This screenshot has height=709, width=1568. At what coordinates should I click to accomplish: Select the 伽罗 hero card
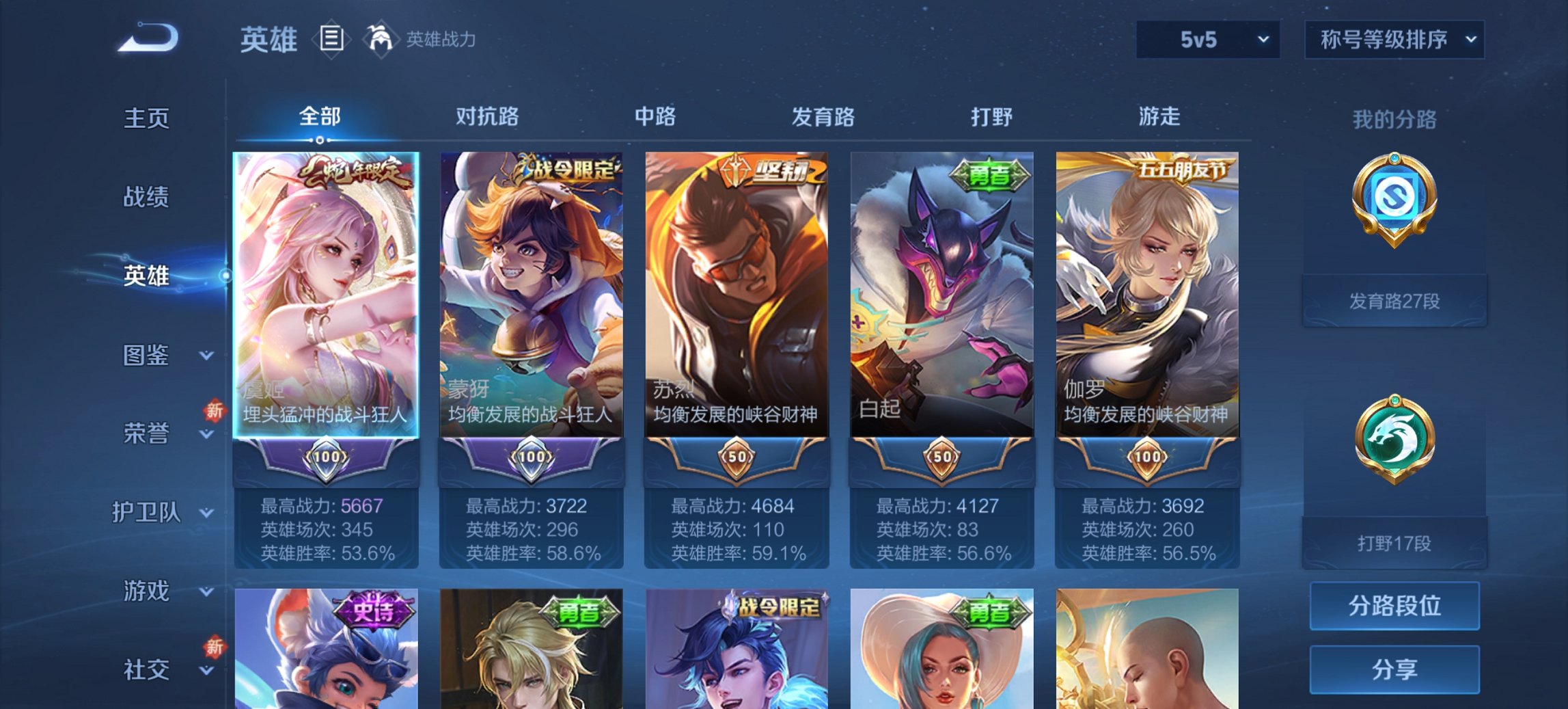tap(1146, 294)
